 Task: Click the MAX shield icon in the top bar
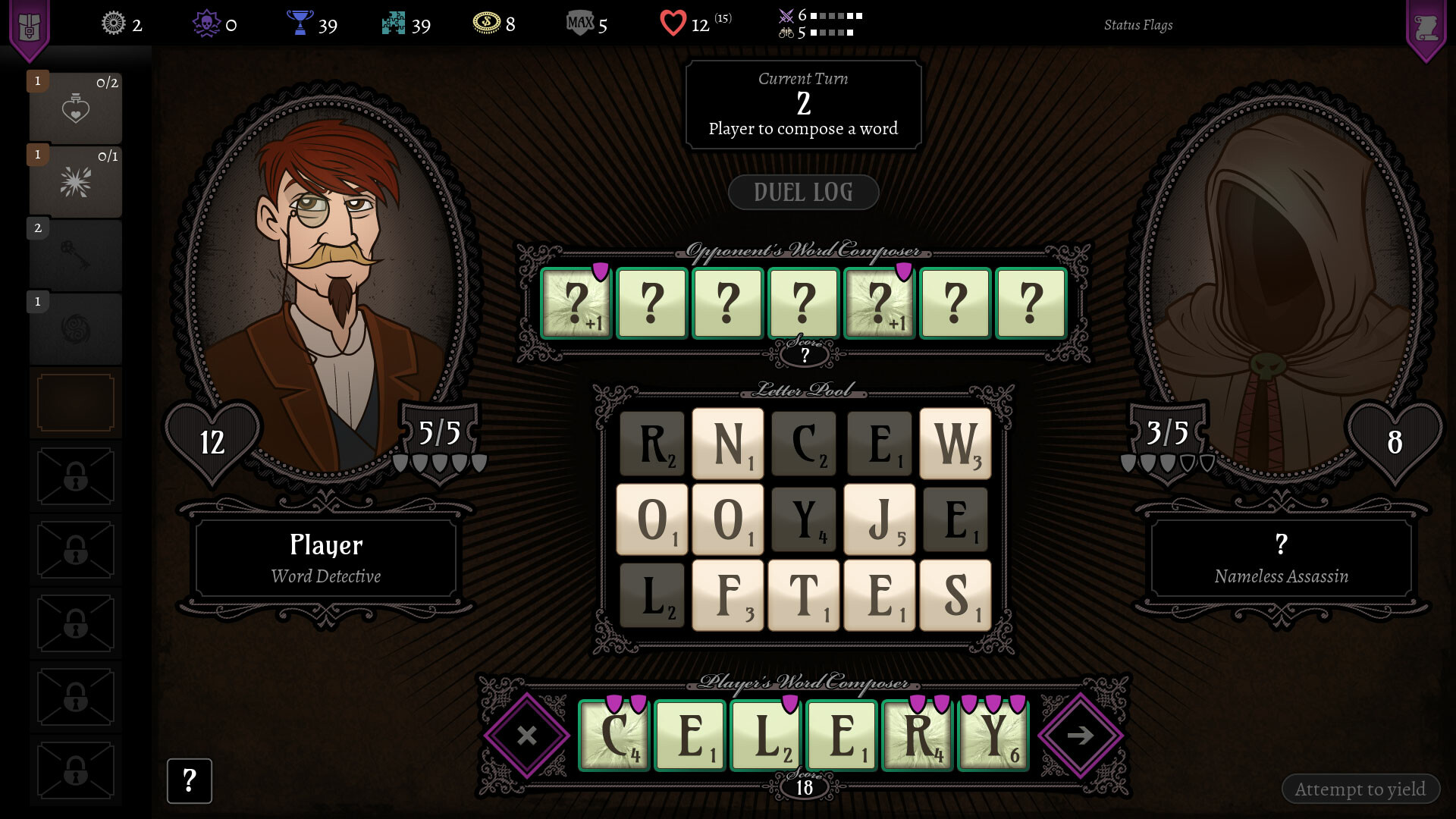pos(580,24)
